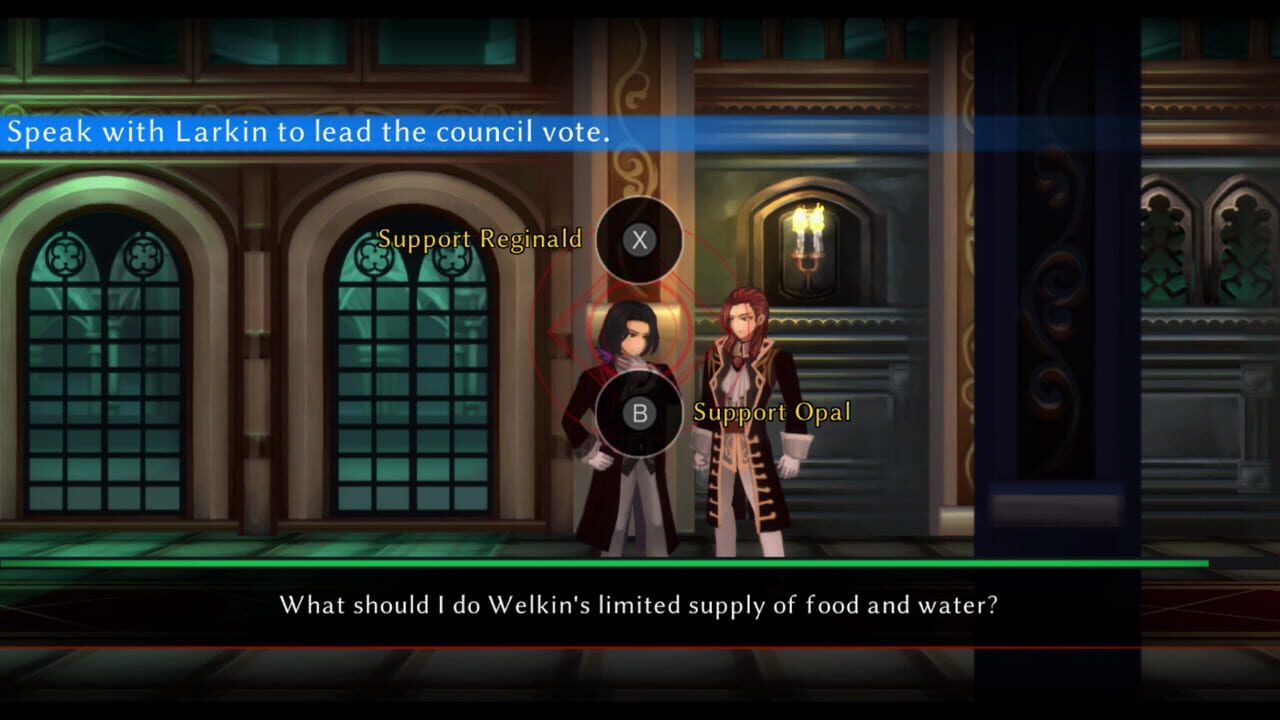Choose the Support Reginald option
Screen dimensions: 1280x720
tap(480, 239)
